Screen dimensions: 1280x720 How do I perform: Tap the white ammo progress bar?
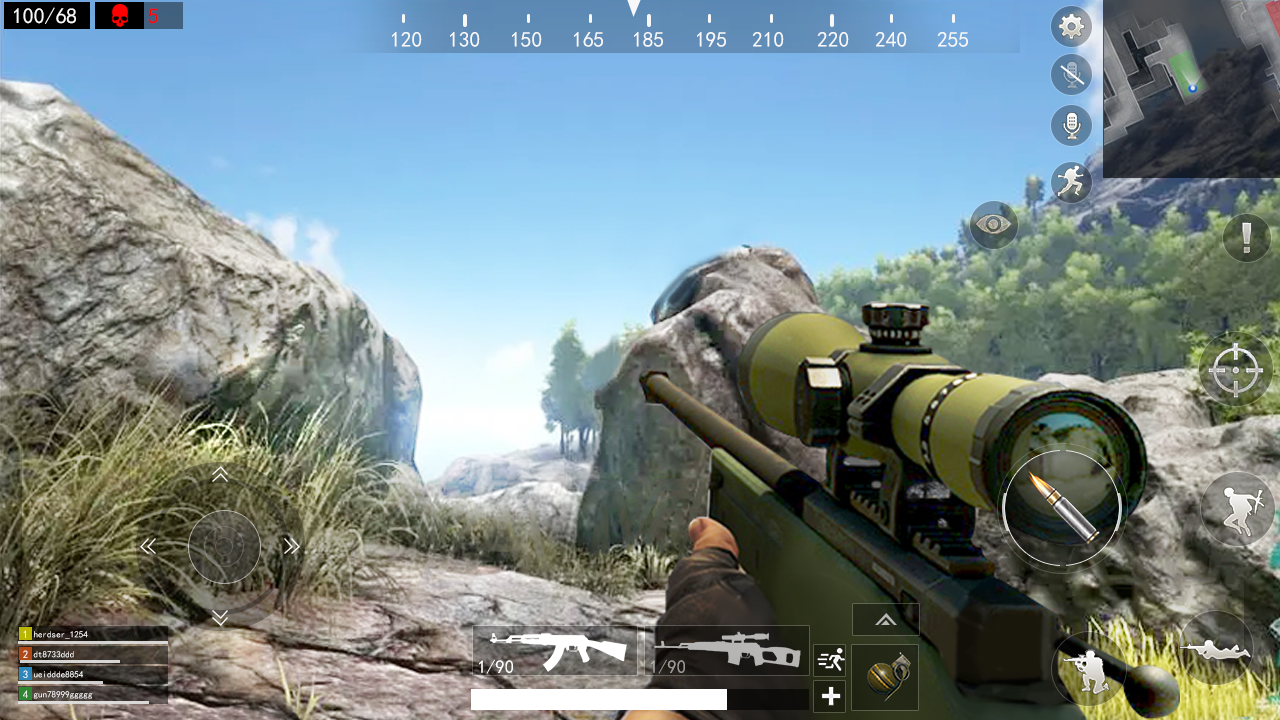(x=597, y=700)
